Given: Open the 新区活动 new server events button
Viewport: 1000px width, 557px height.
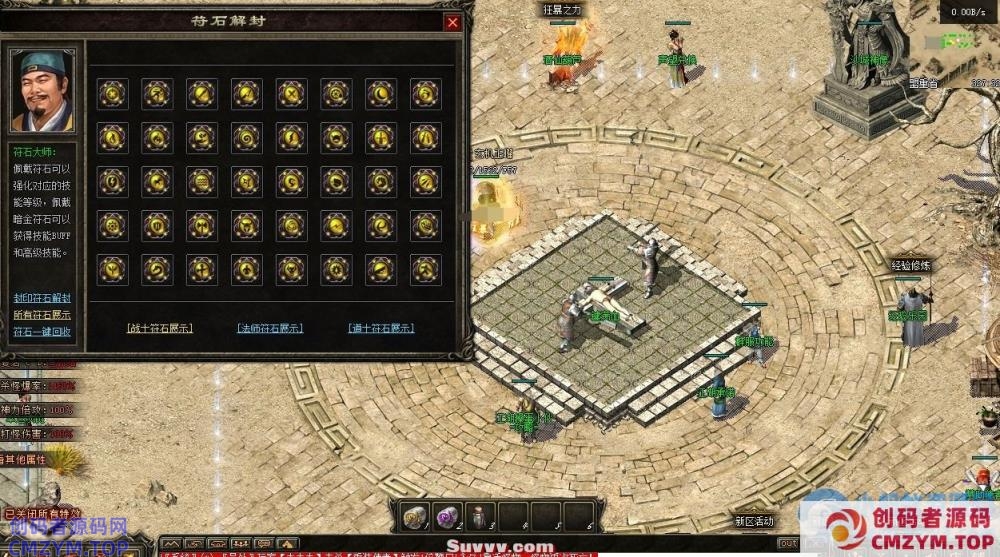Looking at the screenshot, I should tap(754, 521).
